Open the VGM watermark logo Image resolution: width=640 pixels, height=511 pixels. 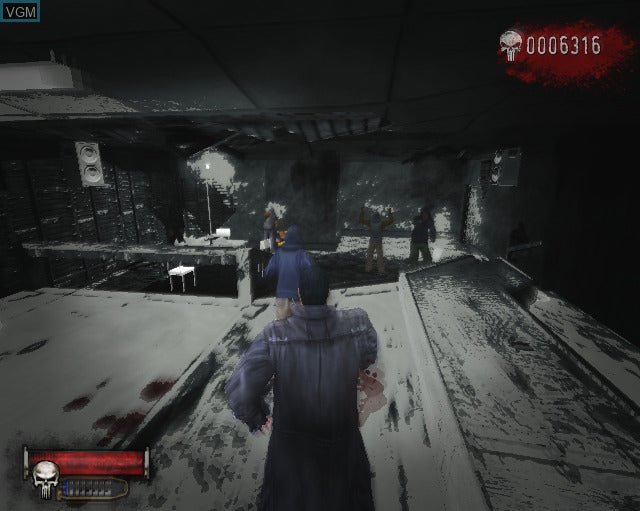pyautogui.click(x=20, y=12)
